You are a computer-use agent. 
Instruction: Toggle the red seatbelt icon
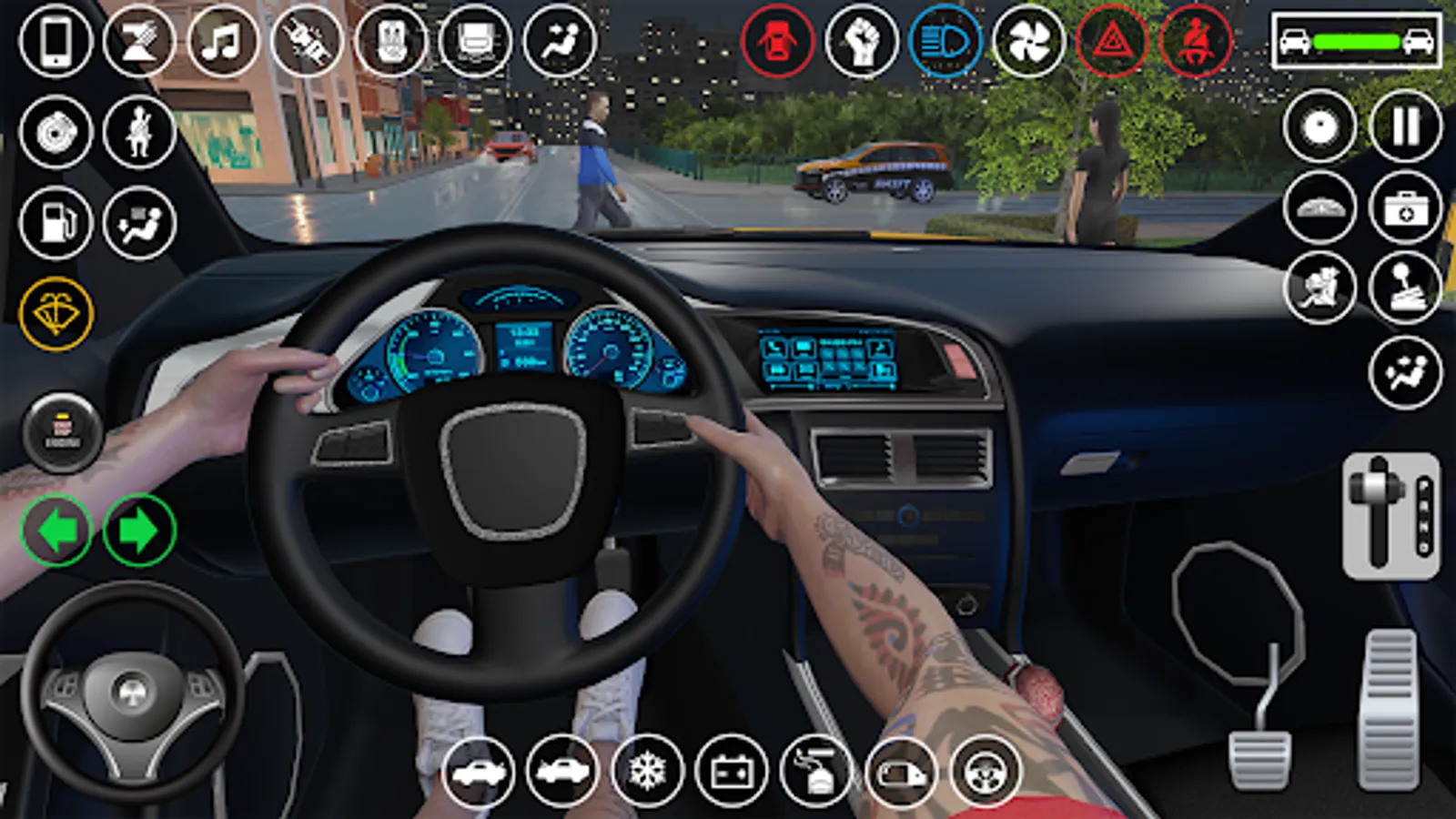[1196, 42]
